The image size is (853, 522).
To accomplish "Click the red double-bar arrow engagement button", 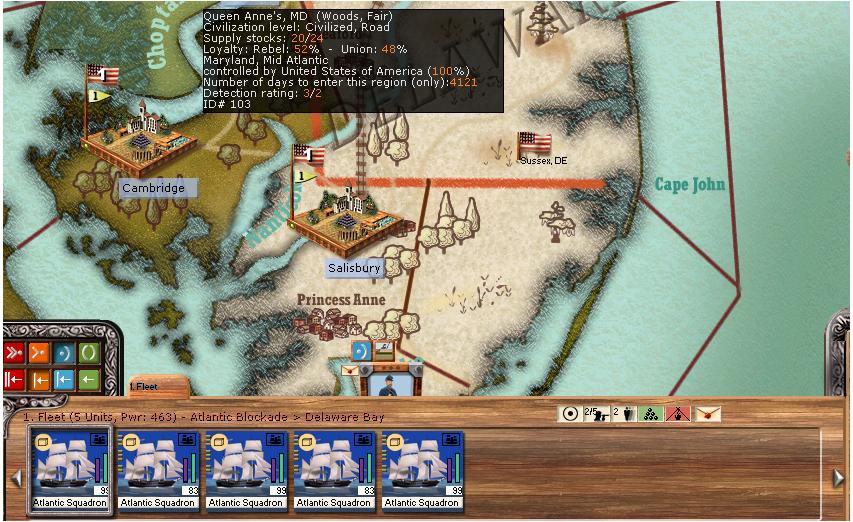I will [14, 379].
